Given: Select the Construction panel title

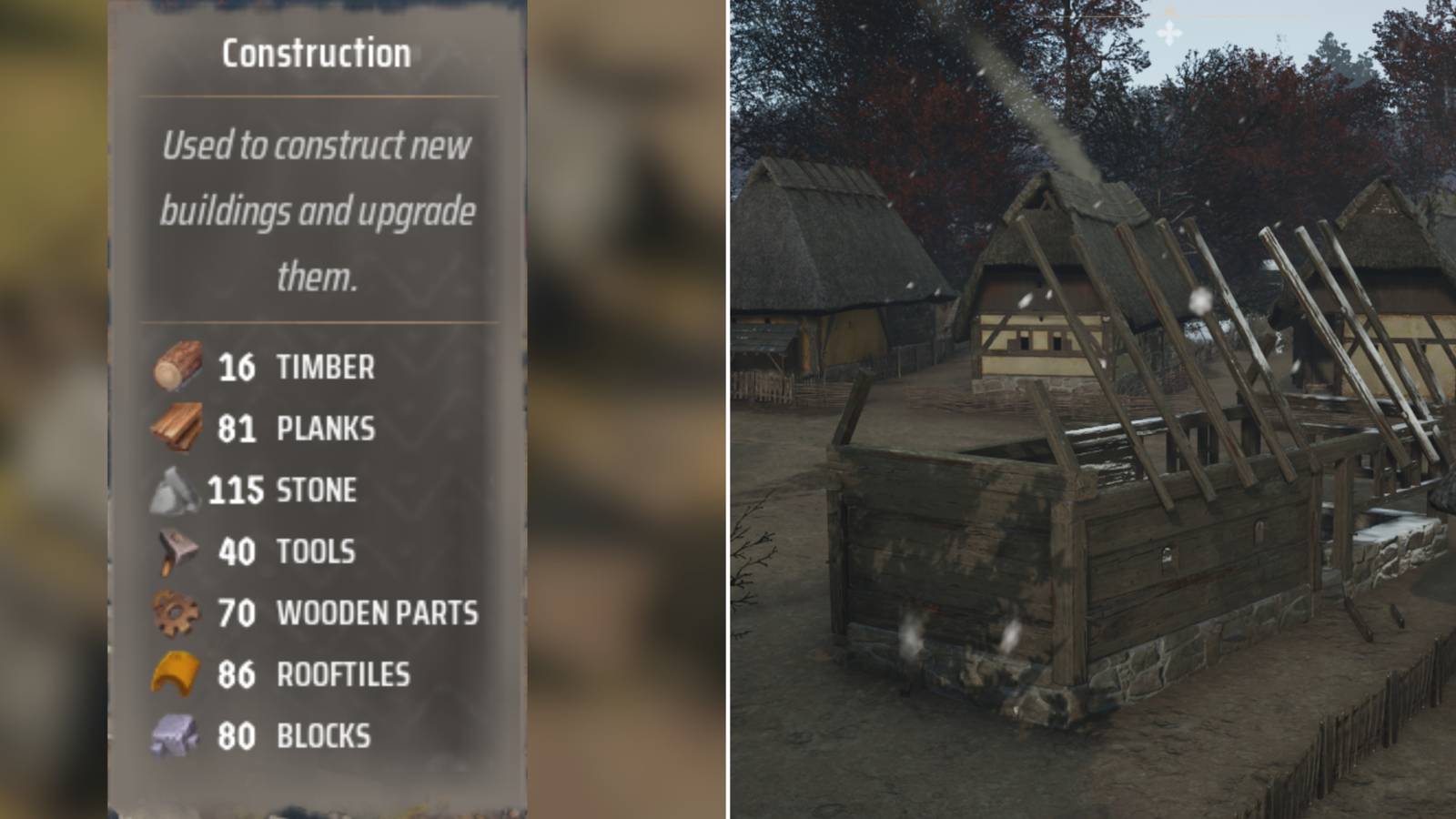Looking at the screenshot, I should [318, 52].
